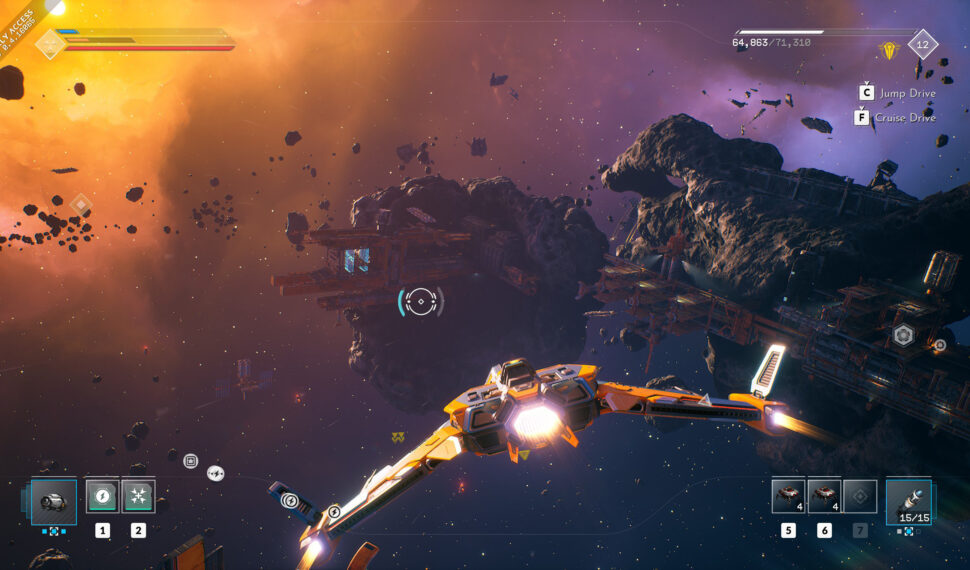Select the empty consumable slot 7
Image resolution: width=970 pixels, height=570 pixels.
click(x=860, y=497)
